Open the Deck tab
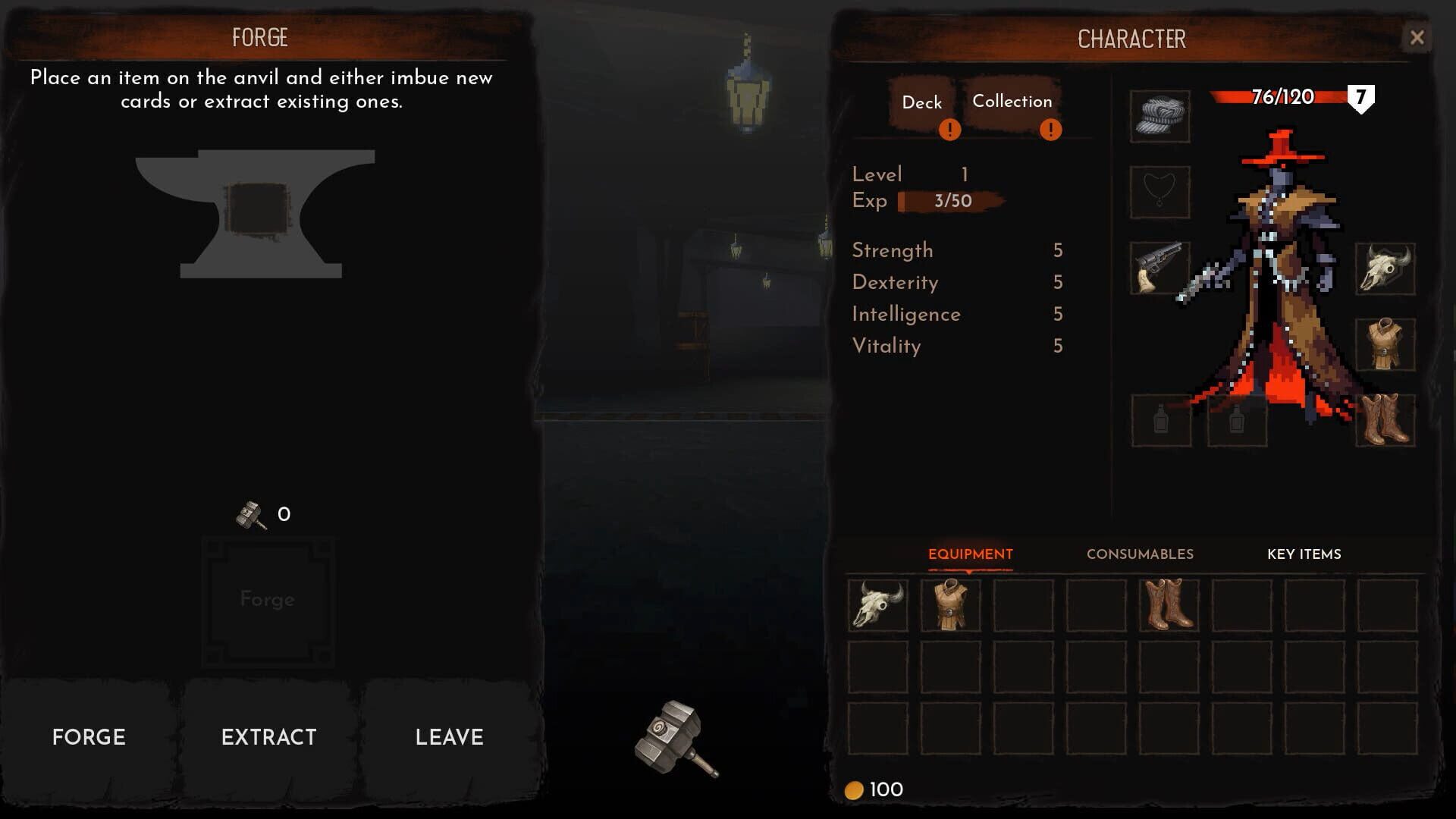The height and width of the screenshot is (819, 1456). click(x=921, y=101)
